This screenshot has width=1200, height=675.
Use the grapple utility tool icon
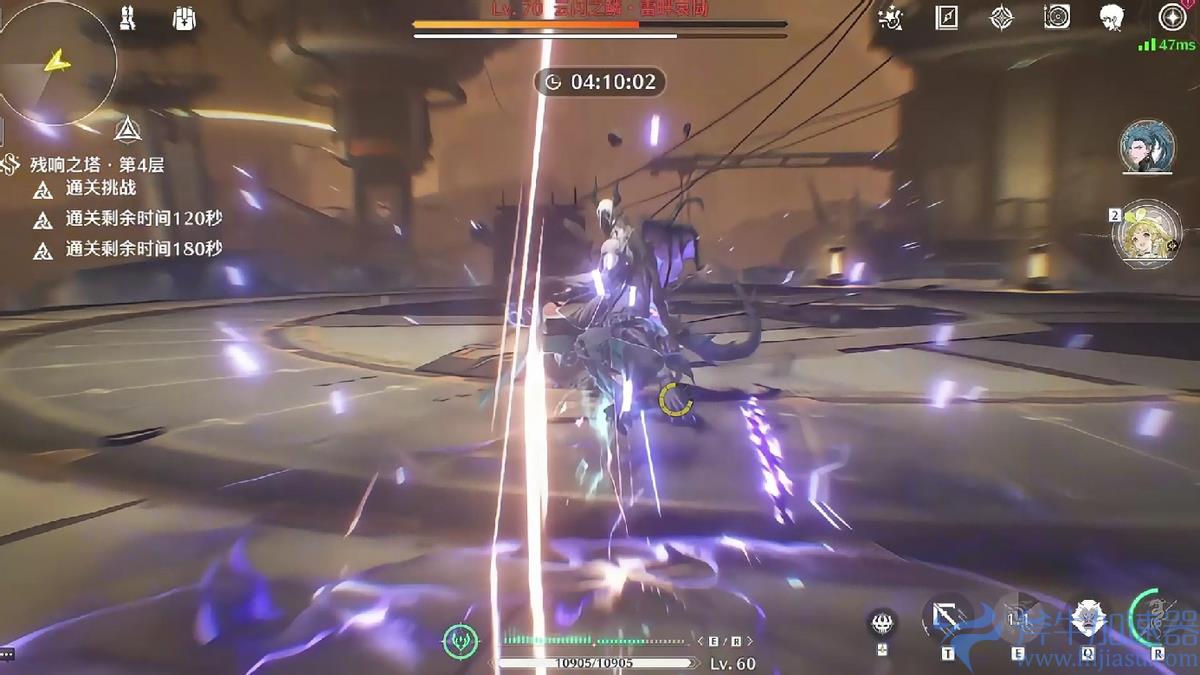(x=882, y=623)
